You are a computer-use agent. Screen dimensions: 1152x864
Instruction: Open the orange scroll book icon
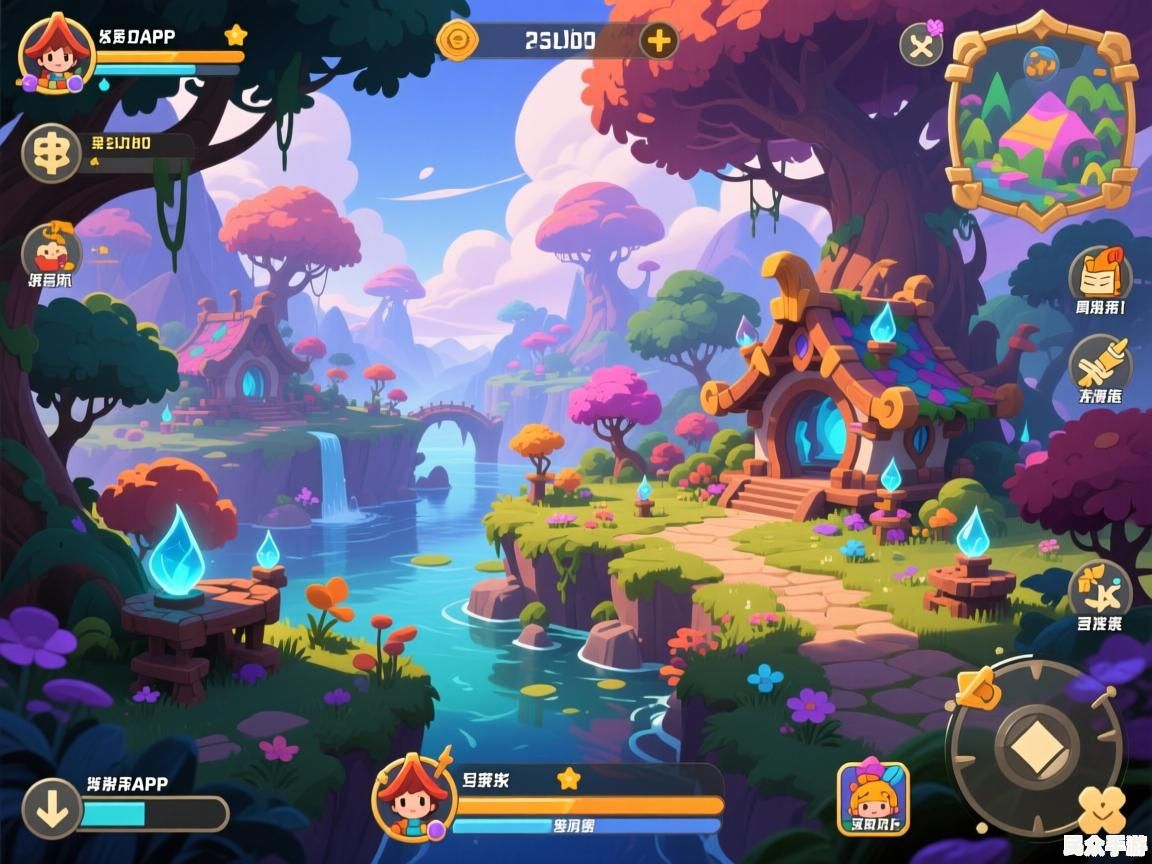pos(1100,273)
